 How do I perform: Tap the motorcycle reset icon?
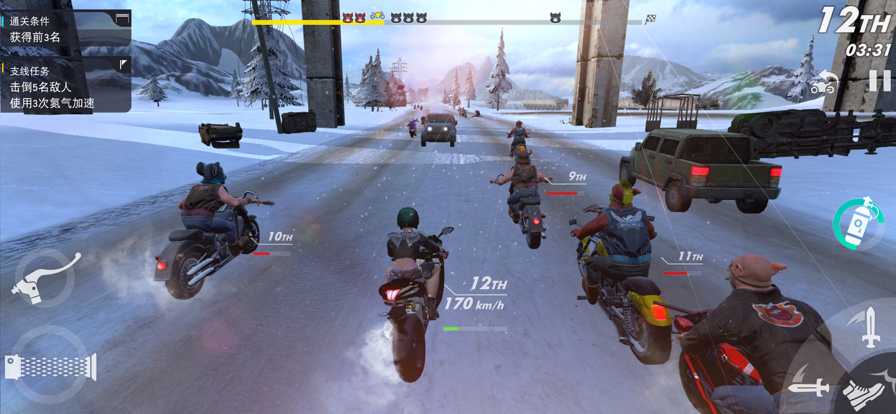(x=823, y=84)
